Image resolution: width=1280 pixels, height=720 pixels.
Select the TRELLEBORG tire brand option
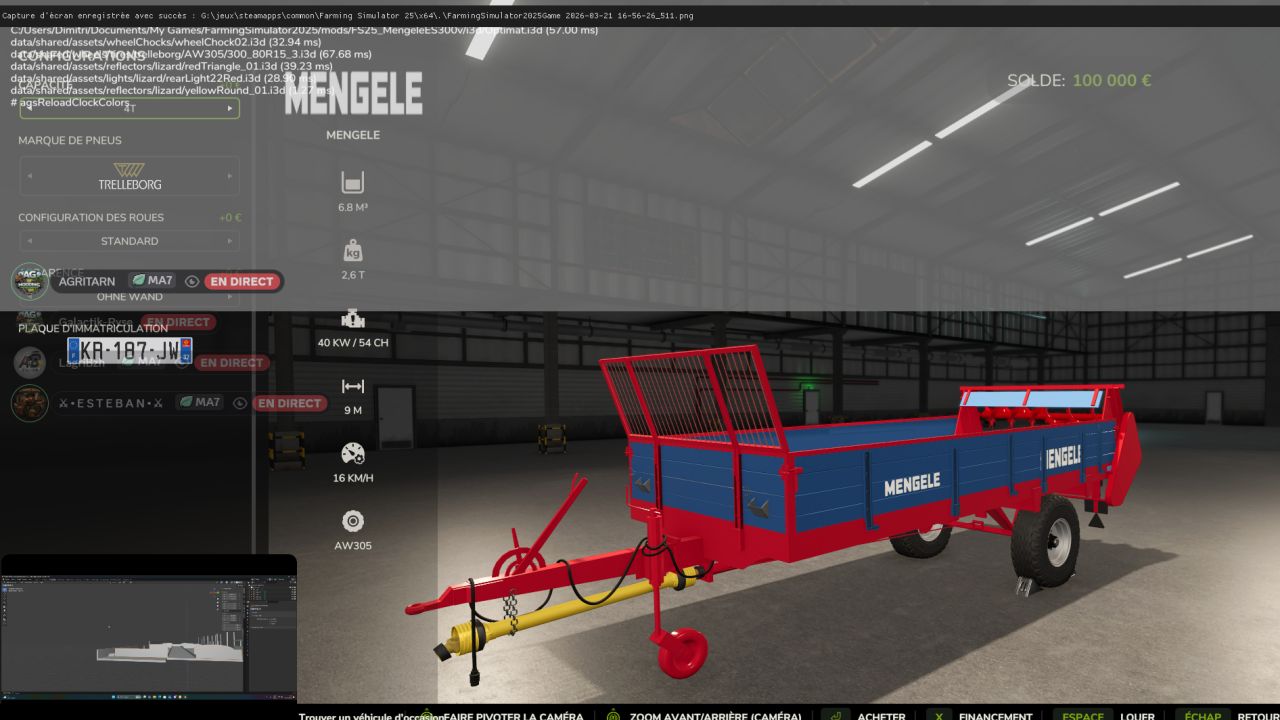coord(130,176)
